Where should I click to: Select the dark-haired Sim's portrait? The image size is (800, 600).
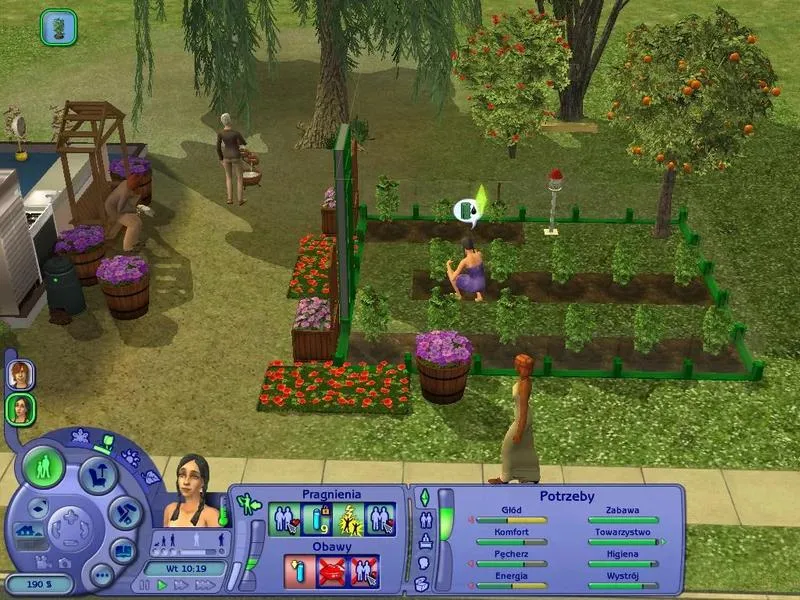click(x=19, y=409)
